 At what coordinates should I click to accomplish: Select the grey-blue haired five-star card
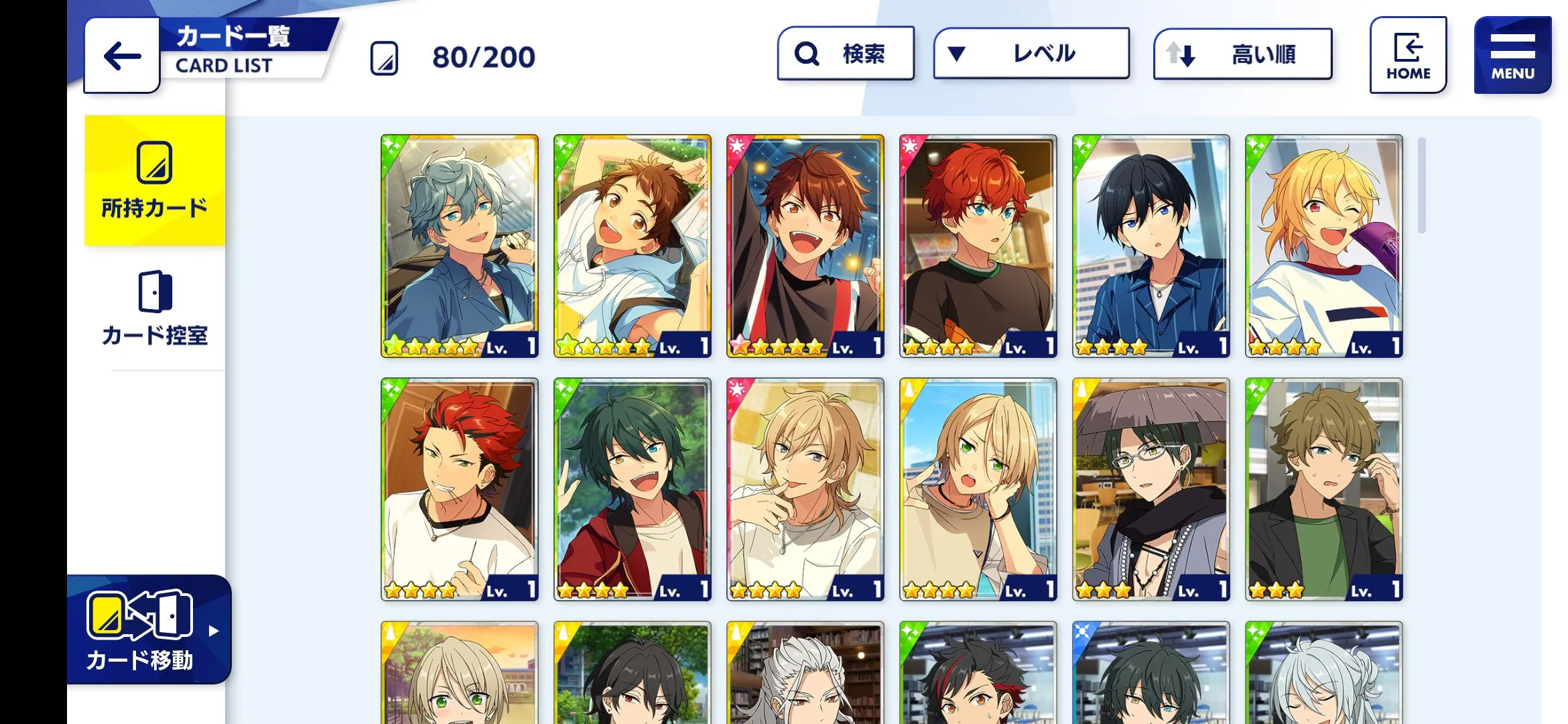coord(460,246)
